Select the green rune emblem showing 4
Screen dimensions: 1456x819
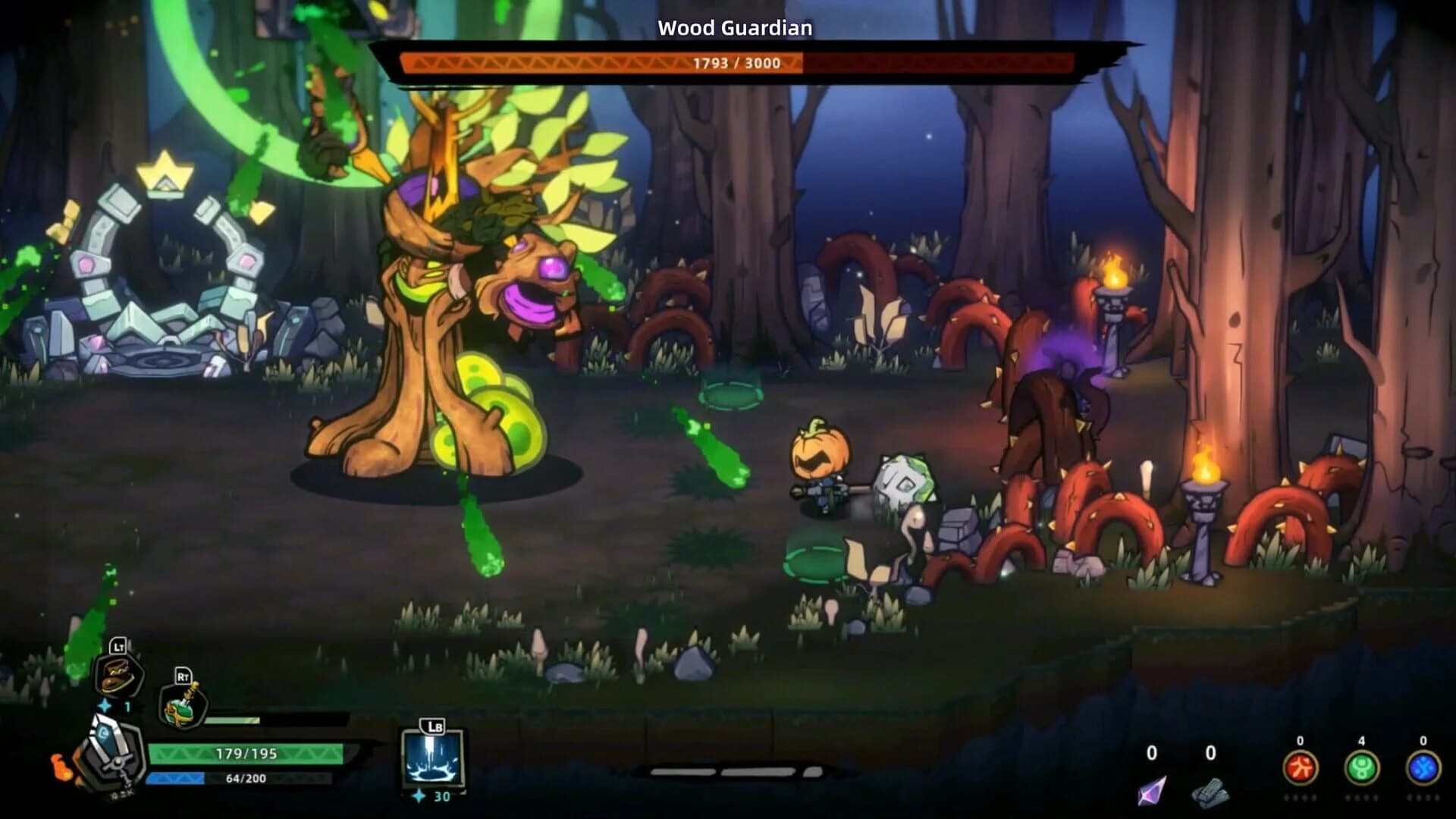[1361, 769]
